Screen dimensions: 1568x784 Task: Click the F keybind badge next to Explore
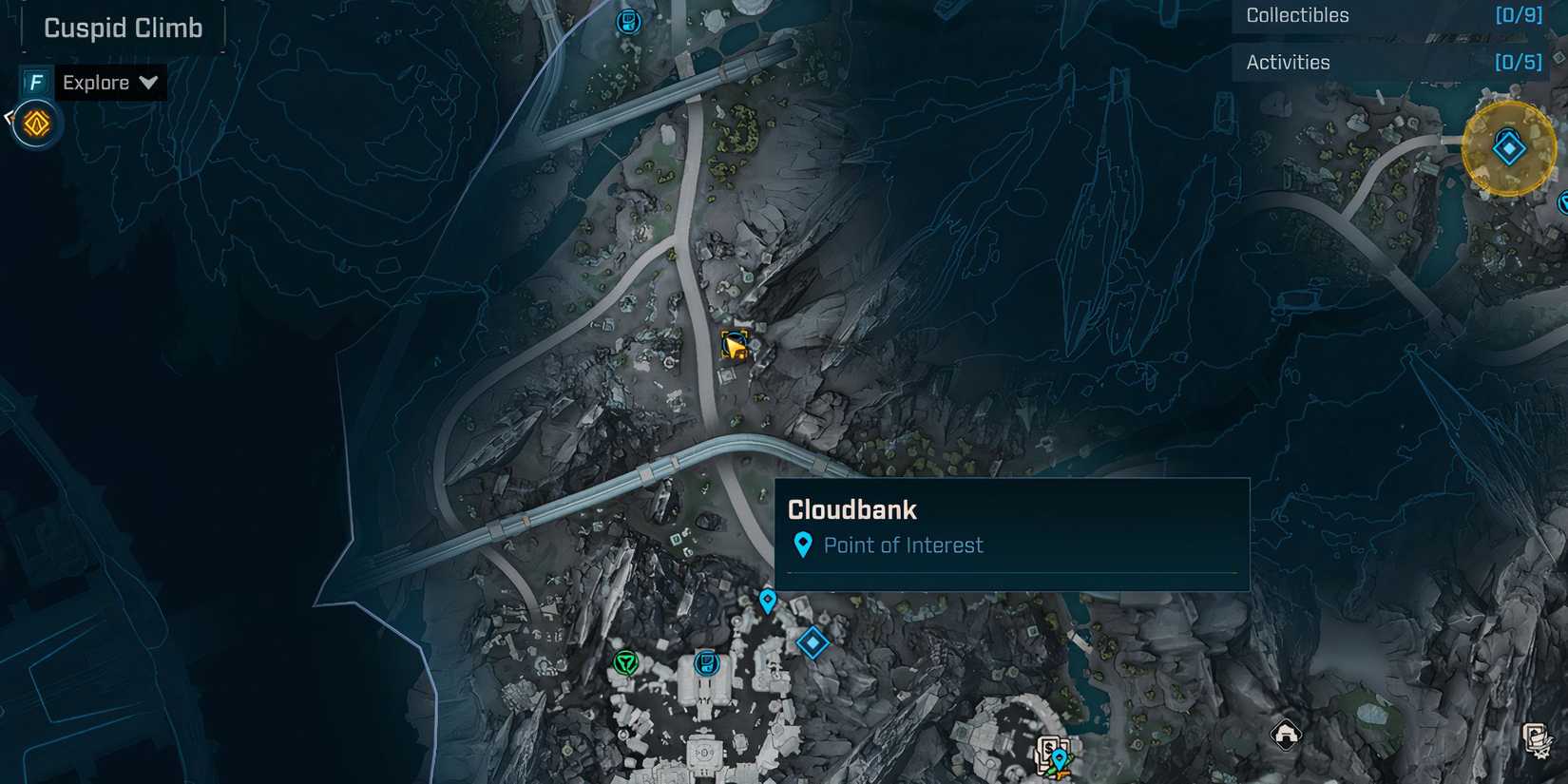35,83
